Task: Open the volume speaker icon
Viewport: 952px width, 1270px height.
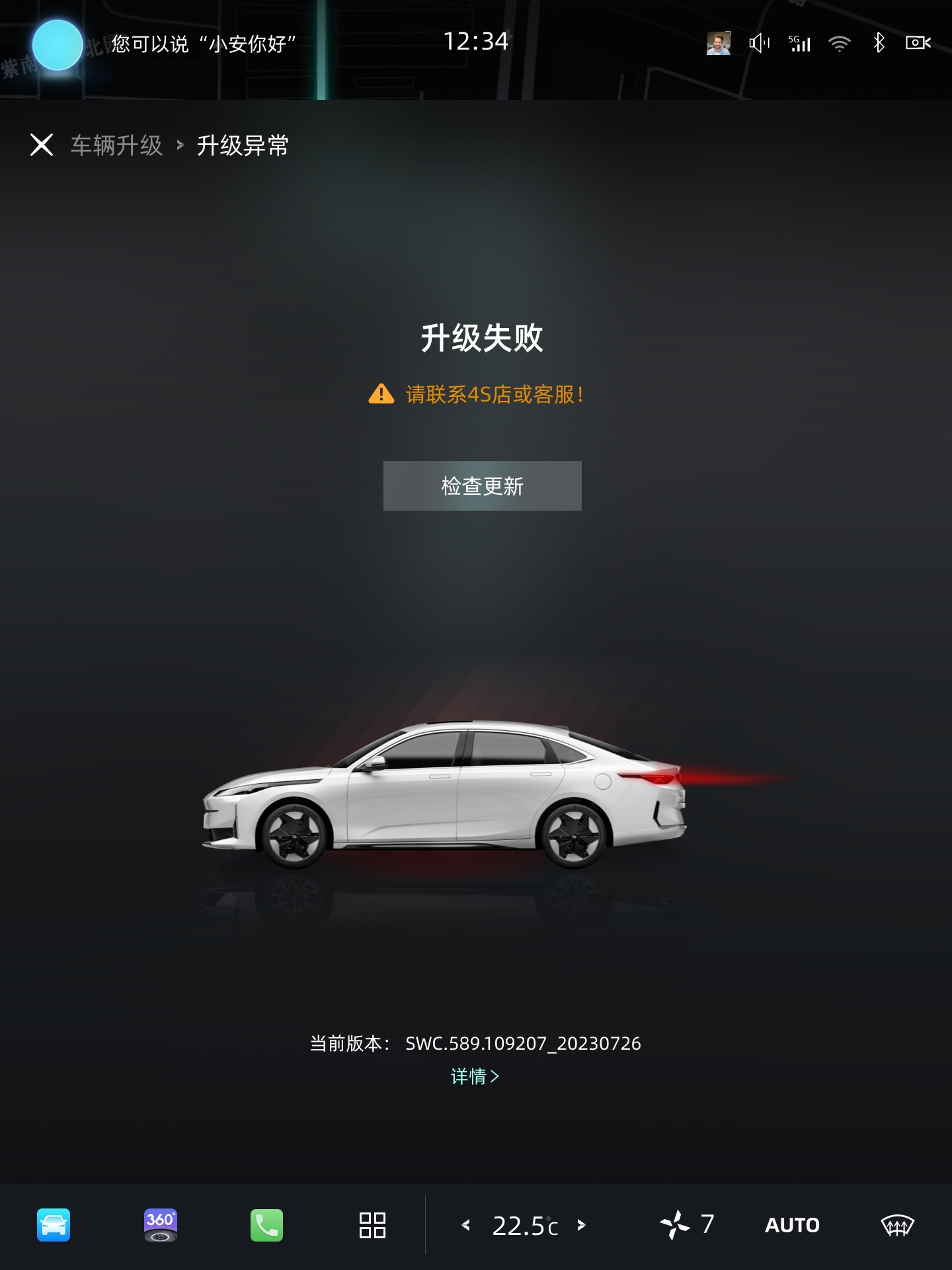Action: (759, 44)
